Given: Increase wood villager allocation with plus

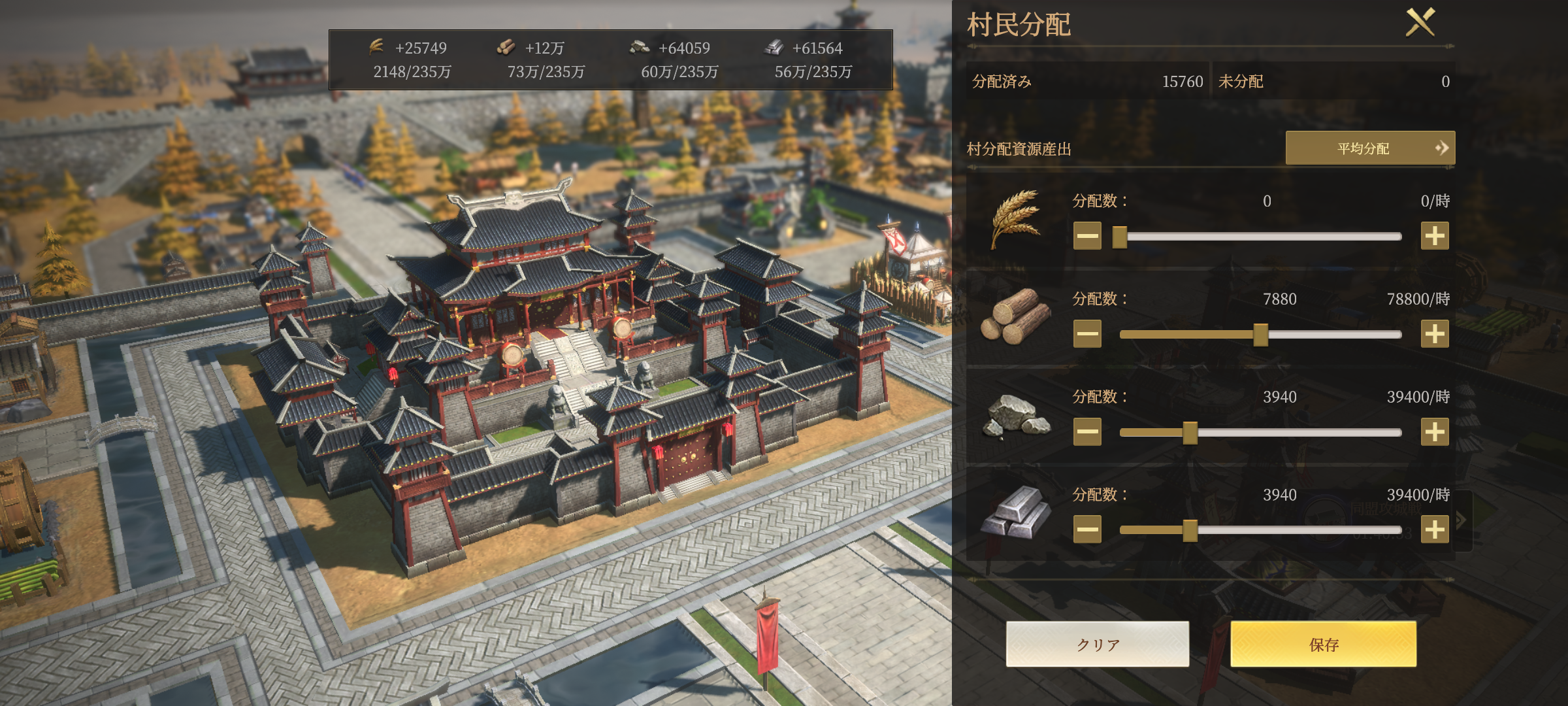Looking at the screenshot, I should [x=1434, y=334].
